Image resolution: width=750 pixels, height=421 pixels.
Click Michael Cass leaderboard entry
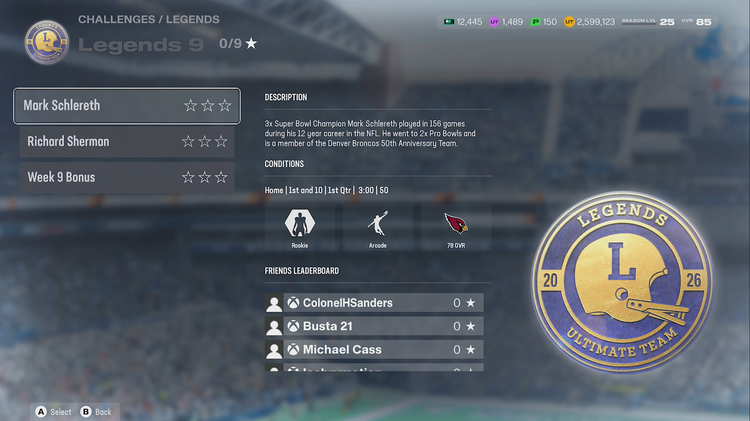pos(374,350)
